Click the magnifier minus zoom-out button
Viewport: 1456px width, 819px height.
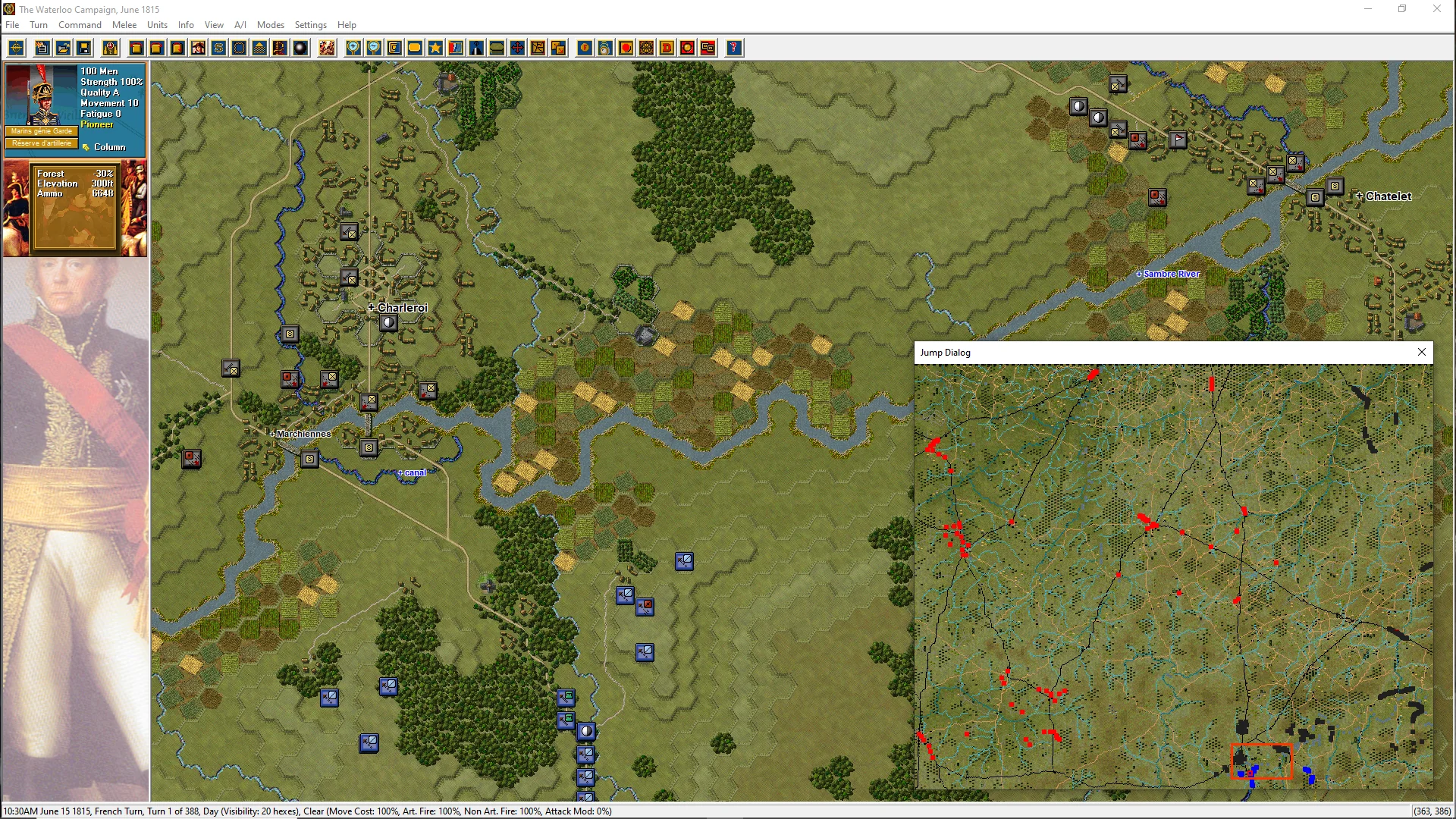(x=374, y=49)
